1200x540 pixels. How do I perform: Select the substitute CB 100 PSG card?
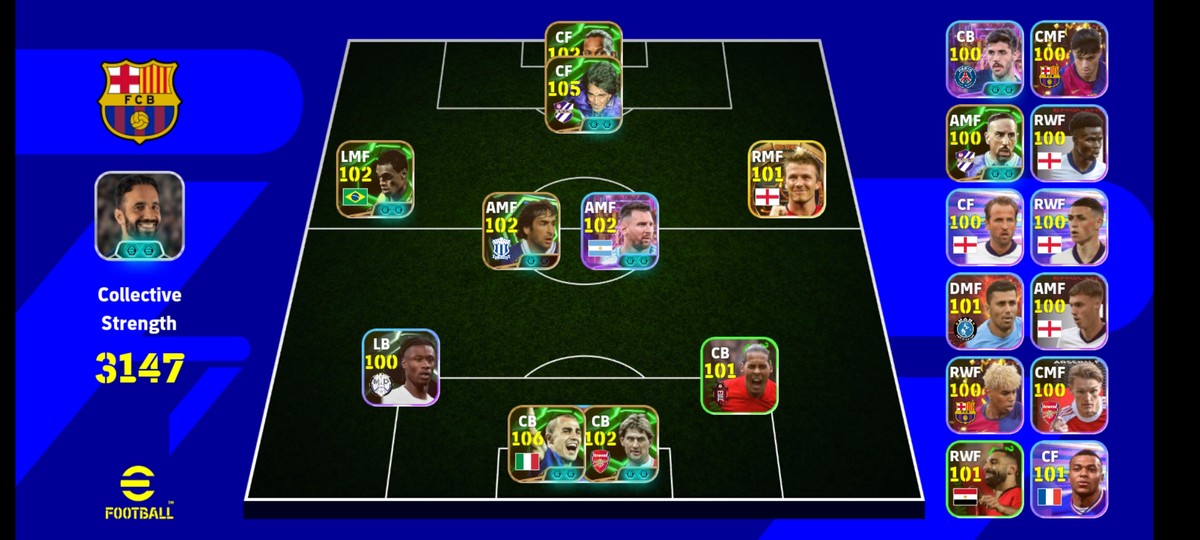[x=985, y=59]
